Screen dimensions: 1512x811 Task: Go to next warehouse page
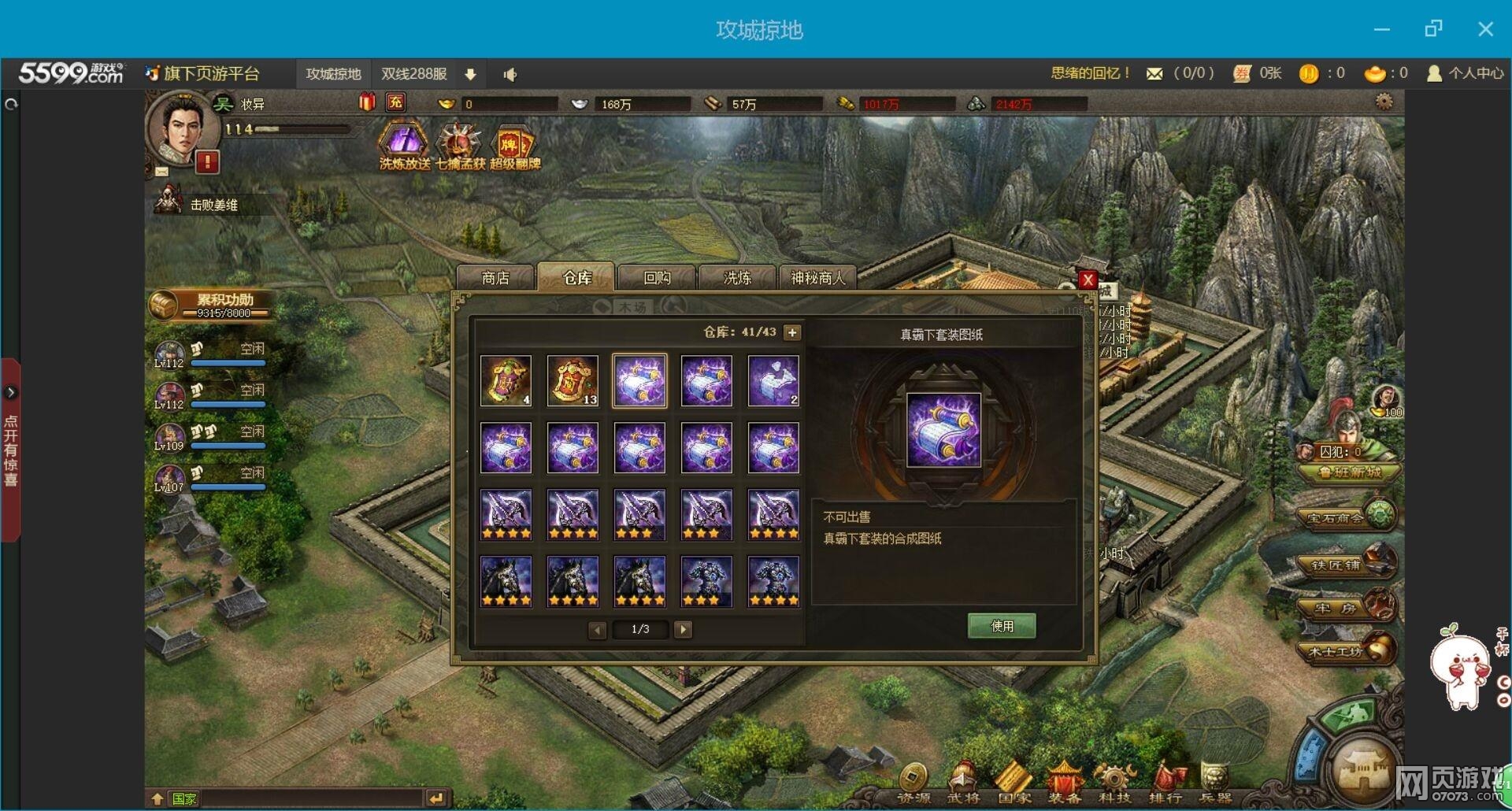pos(684,629)
